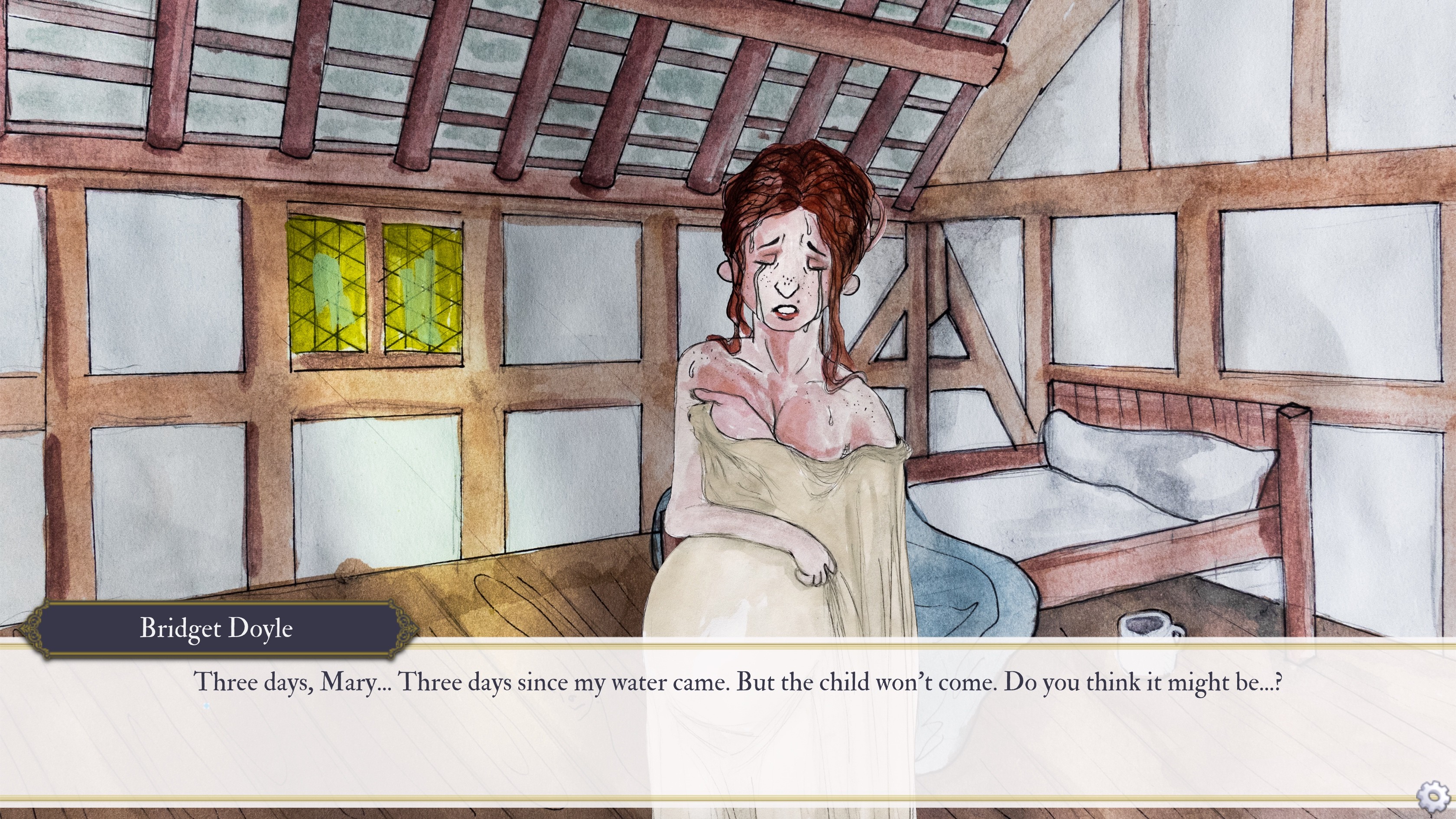1456x819 pixels.
Task: Click the yellow stained-glass window
Action: (351, 283)
